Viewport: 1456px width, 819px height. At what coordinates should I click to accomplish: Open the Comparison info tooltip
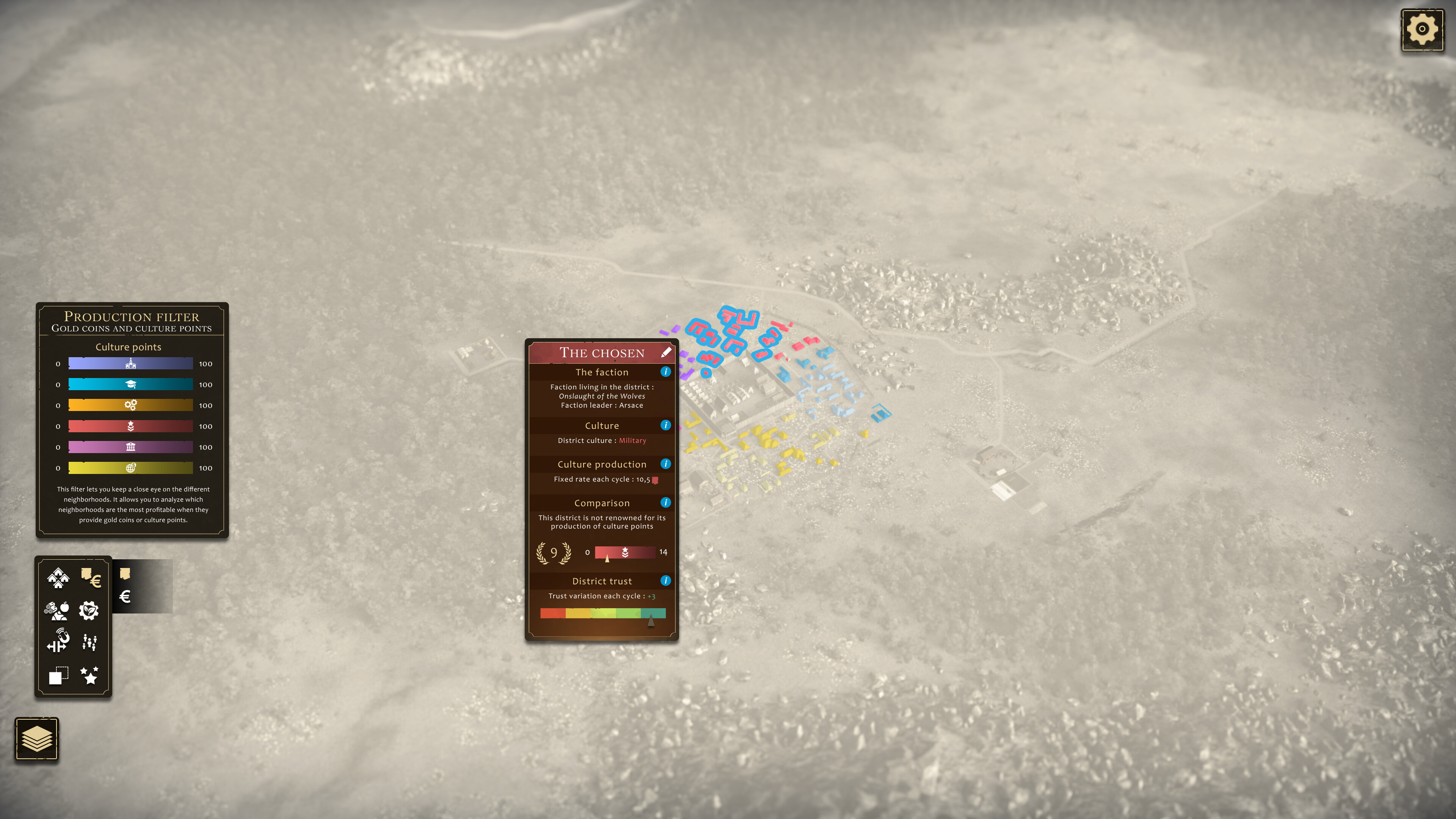tap(665, 502)
